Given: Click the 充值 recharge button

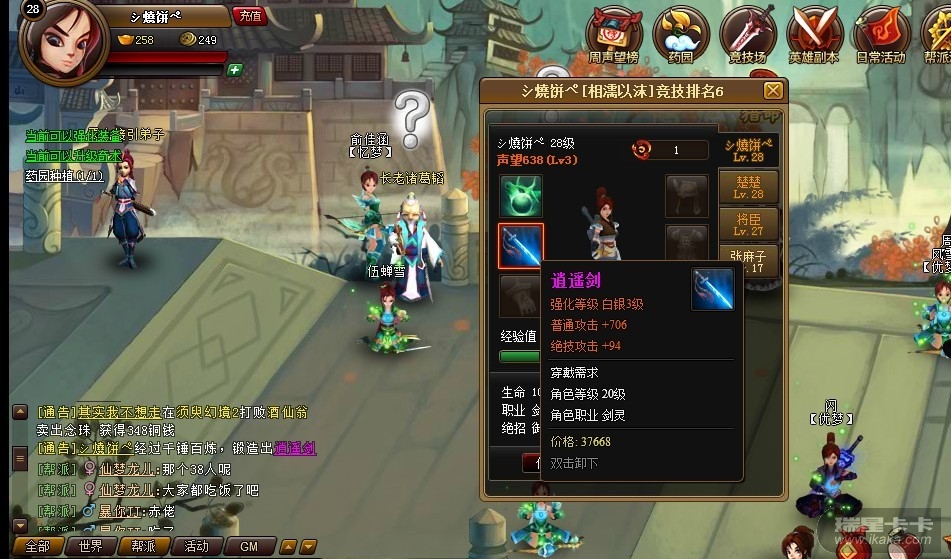Looking at the screenshot, I should point(249,15).
